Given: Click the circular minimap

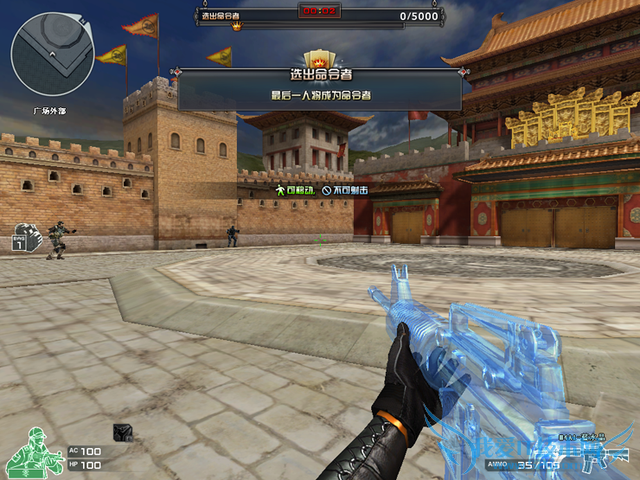Looking at the screenshot, I should click(52, 54).
